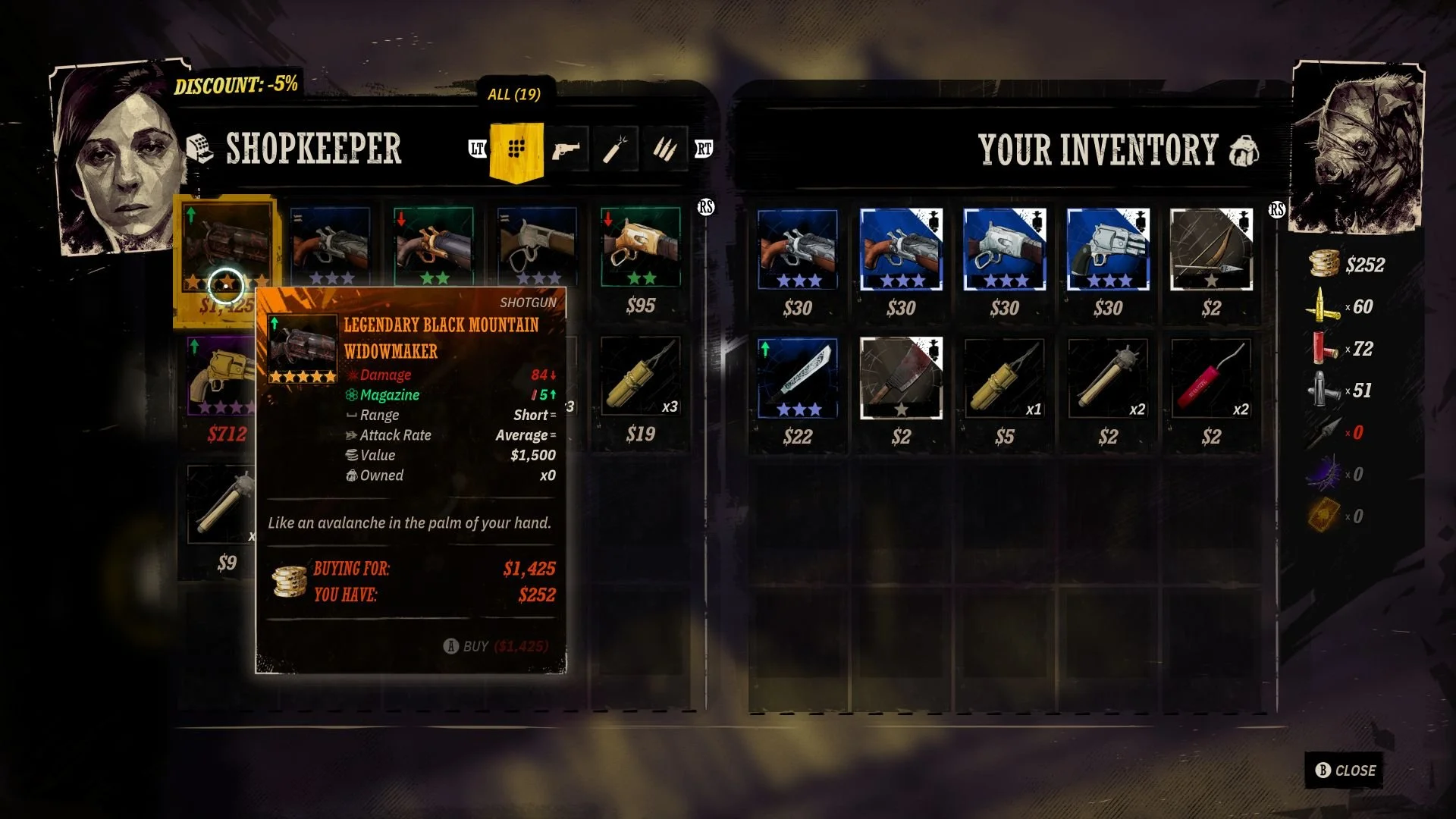Choose the $9 spiked club in shop

point(220,504)
